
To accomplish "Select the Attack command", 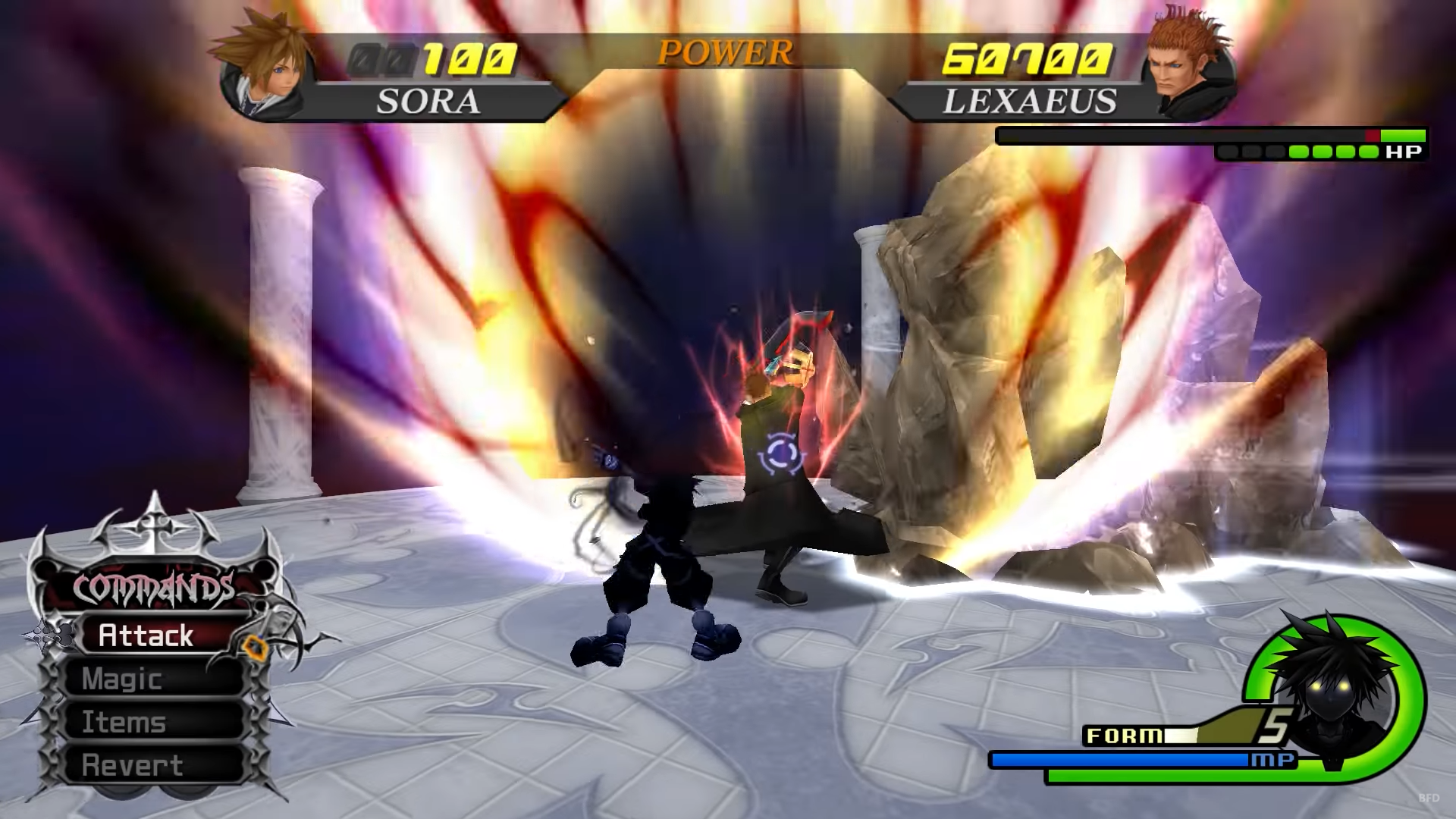I will tap(146, 635).
